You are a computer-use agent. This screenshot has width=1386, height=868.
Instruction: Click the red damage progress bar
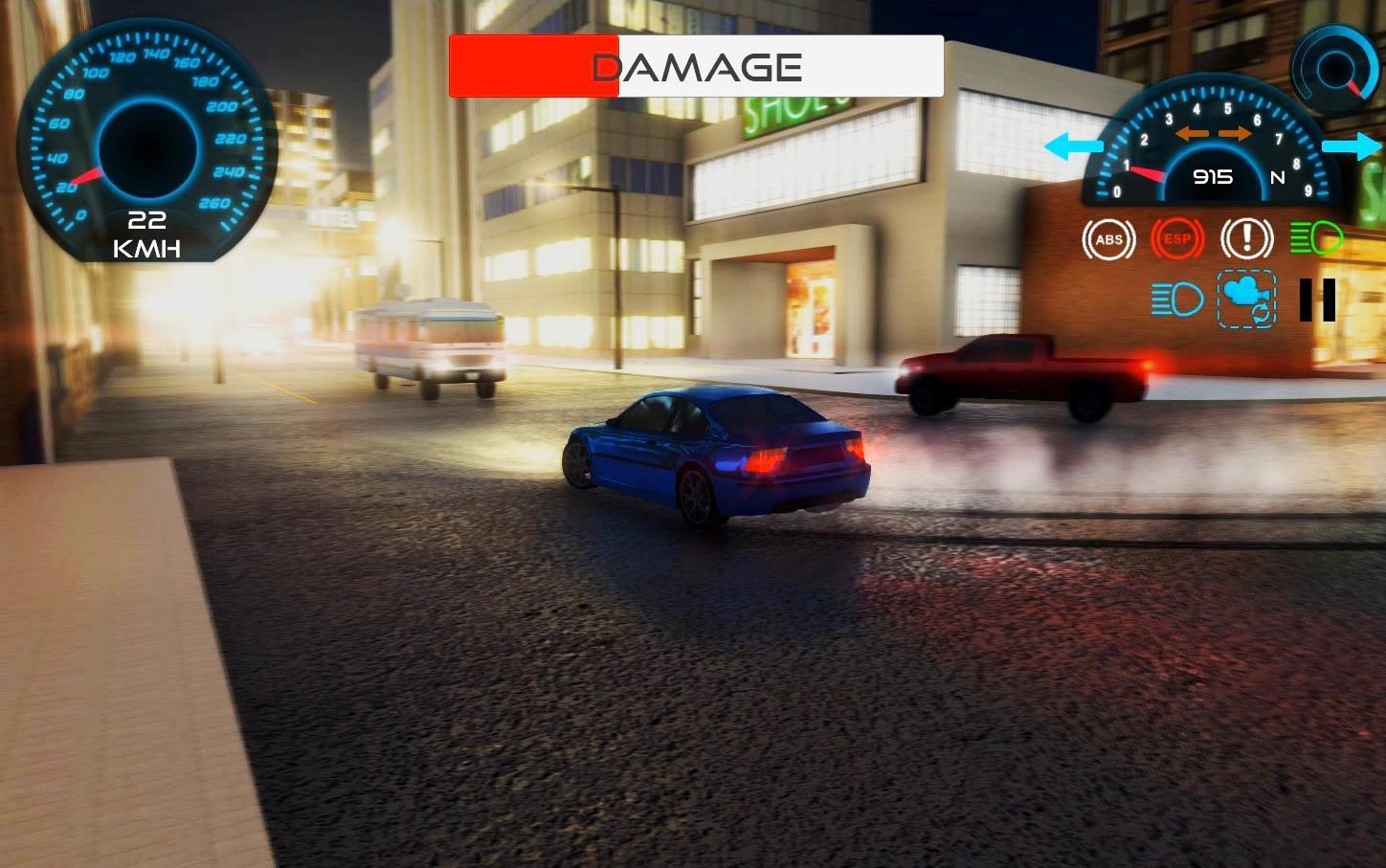[x=532, y=66]
